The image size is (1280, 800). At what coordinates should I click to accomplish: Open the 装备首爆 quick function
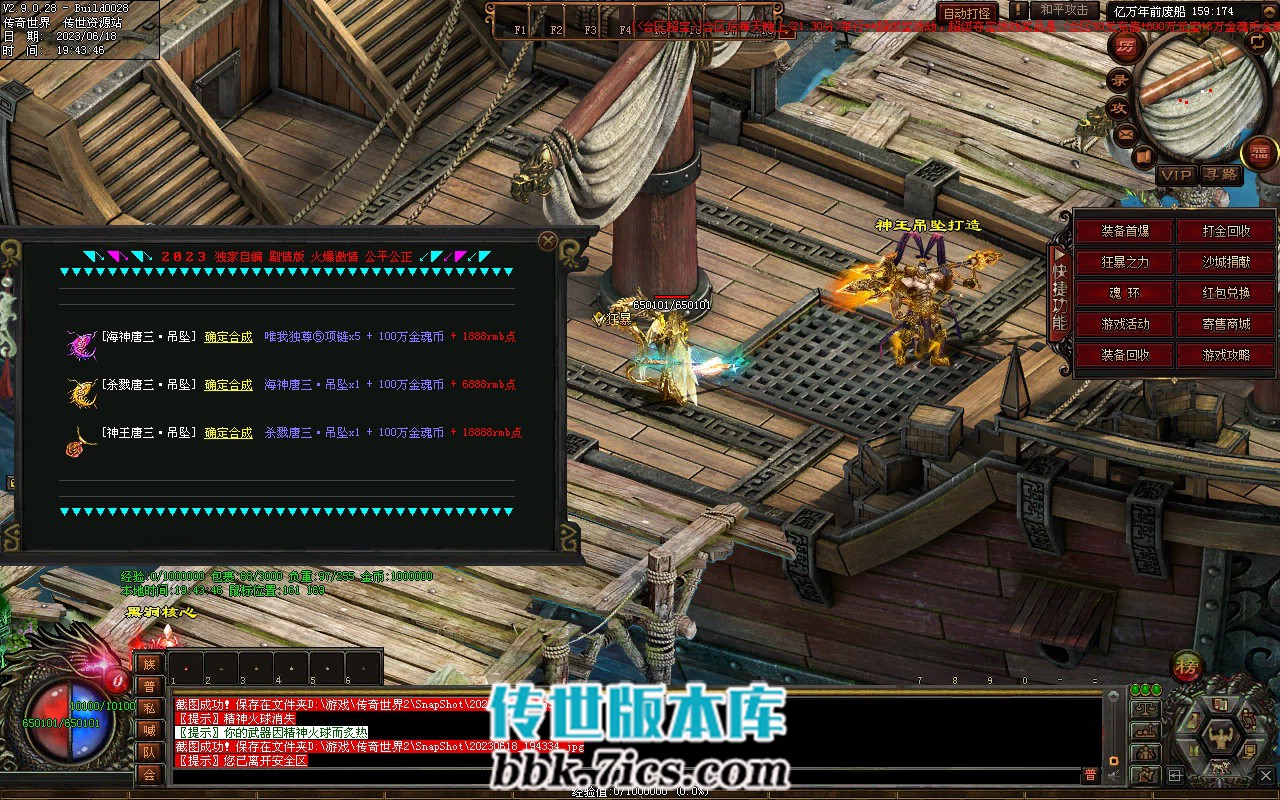[x=1125, y=231]
